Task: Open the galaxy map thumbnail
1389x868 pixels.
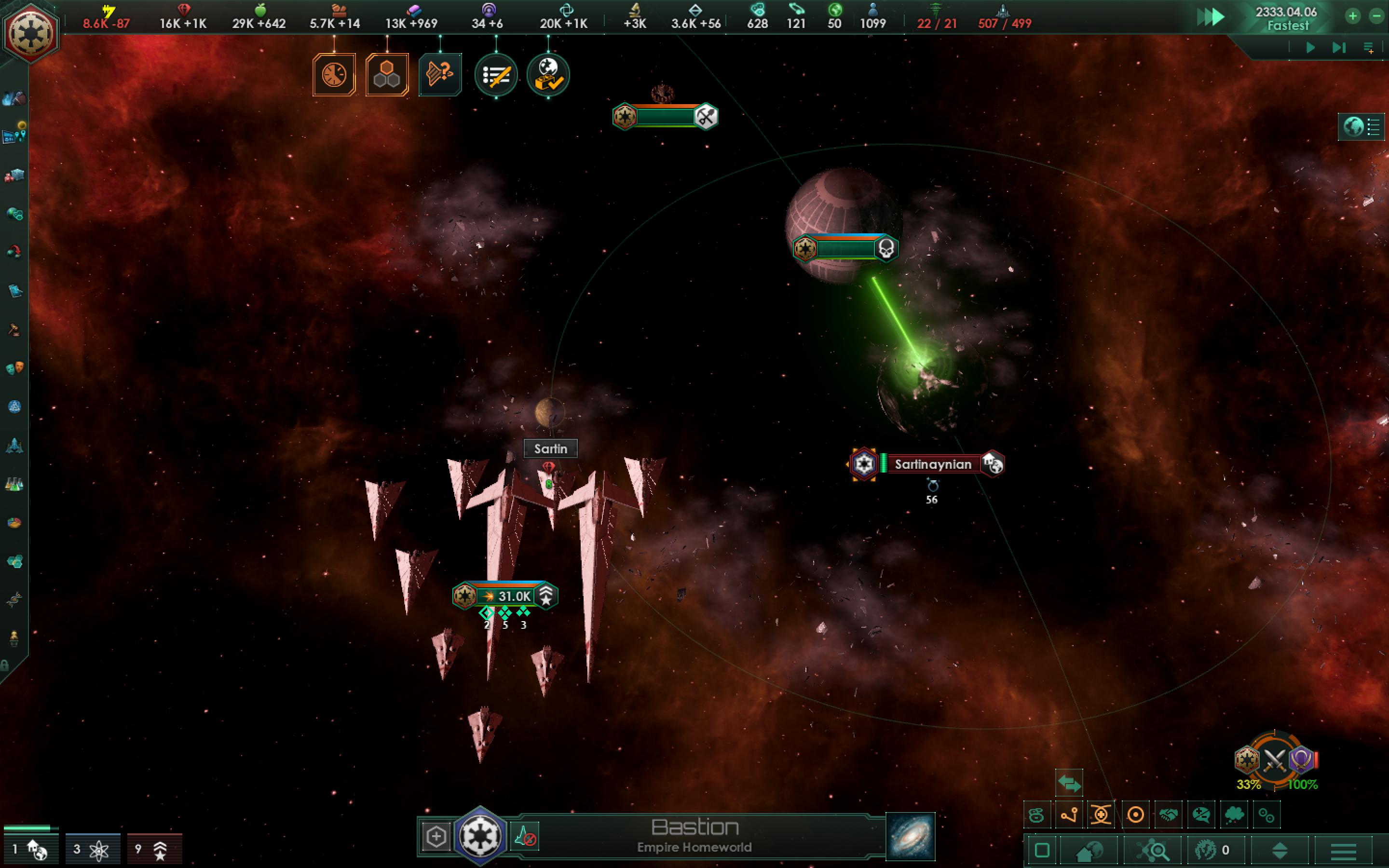Action: pos(910,837)
